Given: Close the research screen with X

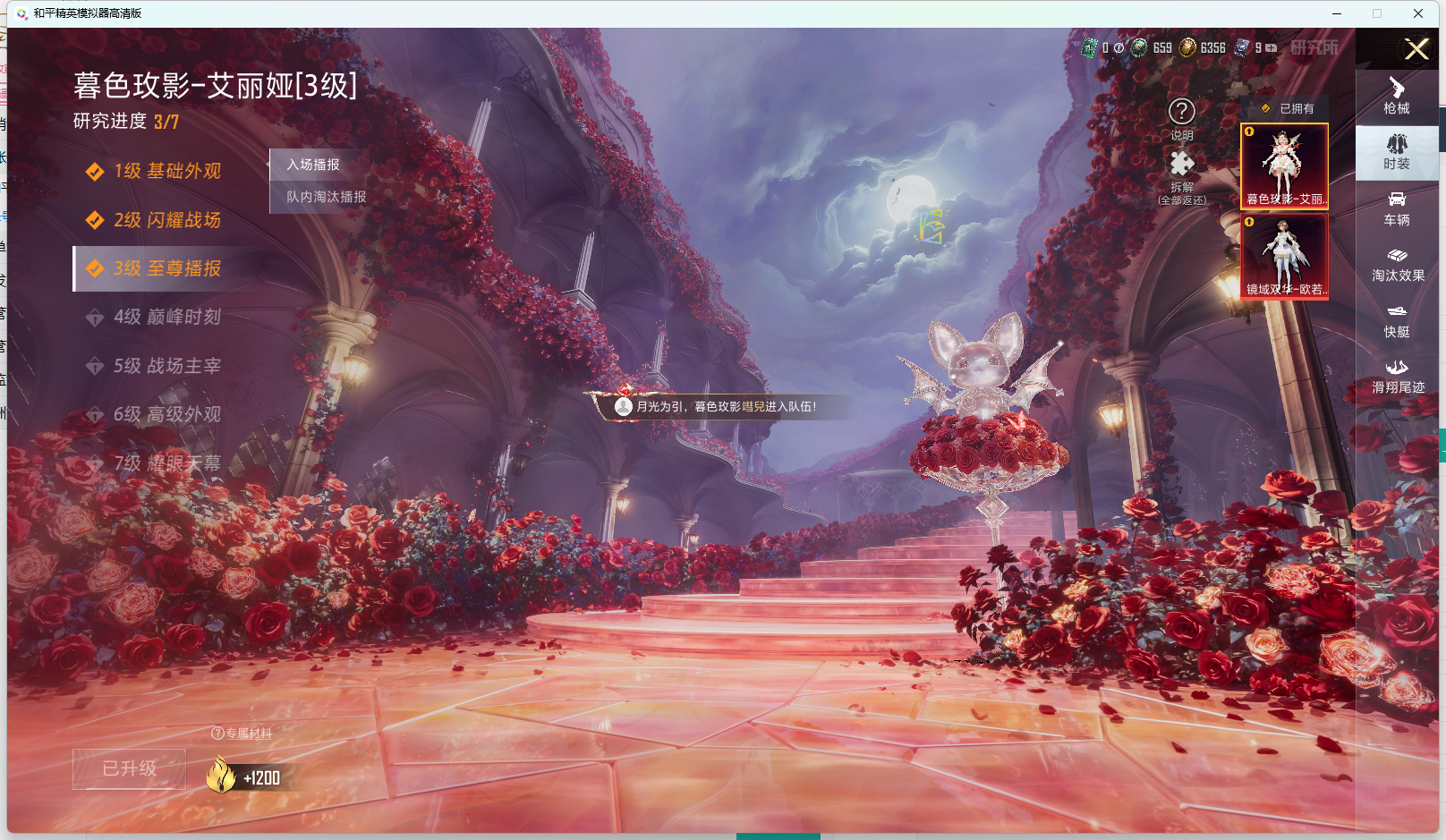Looking at the screenshot, I should pos(1416,49).
